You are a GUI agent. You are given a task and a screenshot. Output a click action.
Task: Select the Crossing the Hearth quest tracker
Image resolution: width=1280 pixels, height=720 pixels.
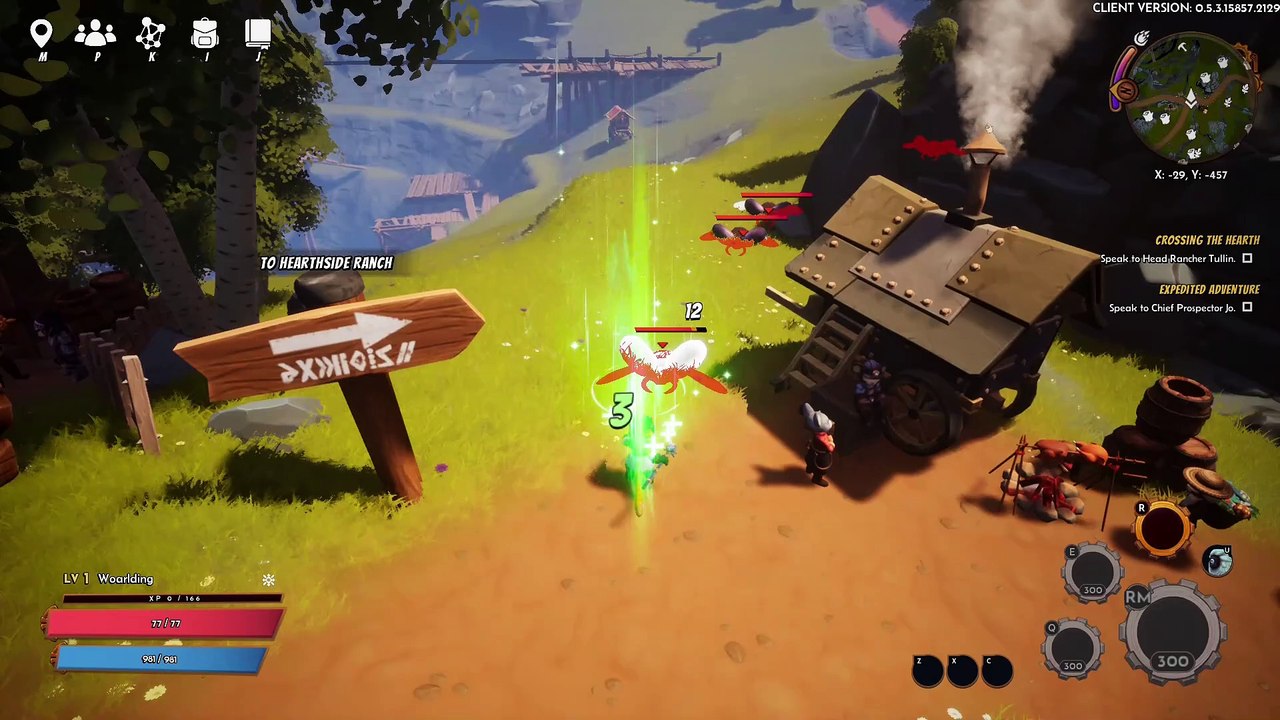click(x=1206, y=240)
